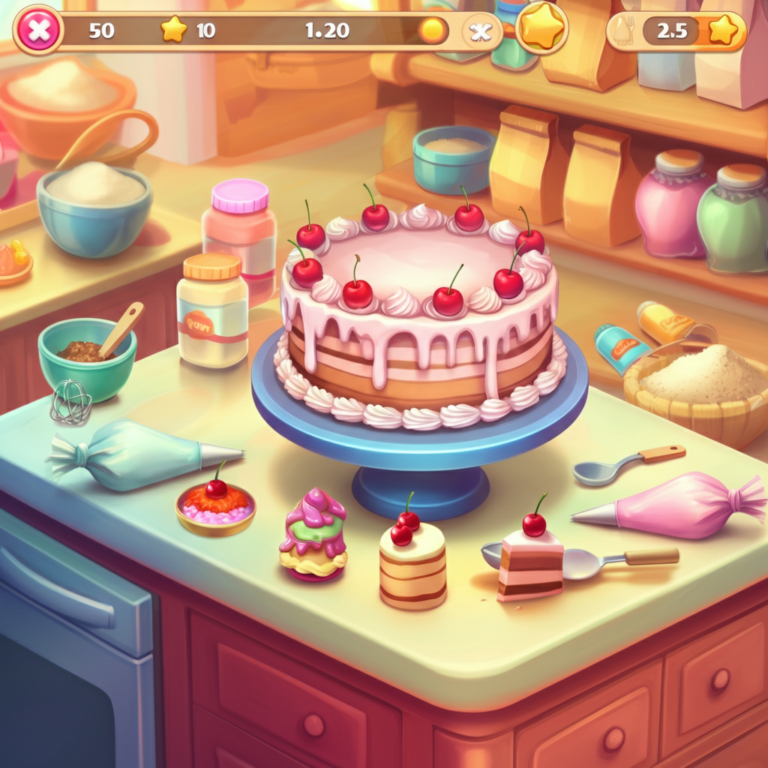Select the gold coin icon in the top bar
This screenshot has height=768, width=768.
(x=432, y=30)
